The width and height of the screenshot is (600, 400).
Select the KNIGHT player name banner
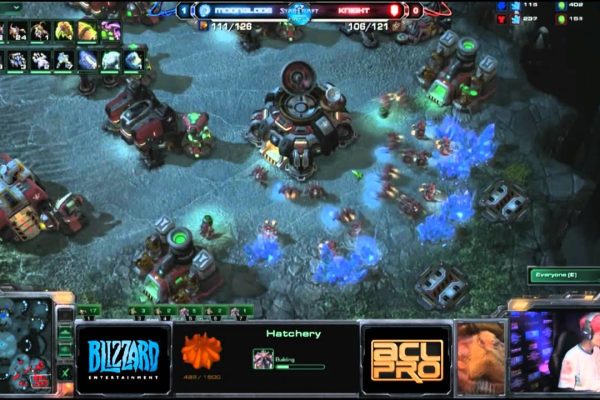pyautogui.click(x=355, y=11)
